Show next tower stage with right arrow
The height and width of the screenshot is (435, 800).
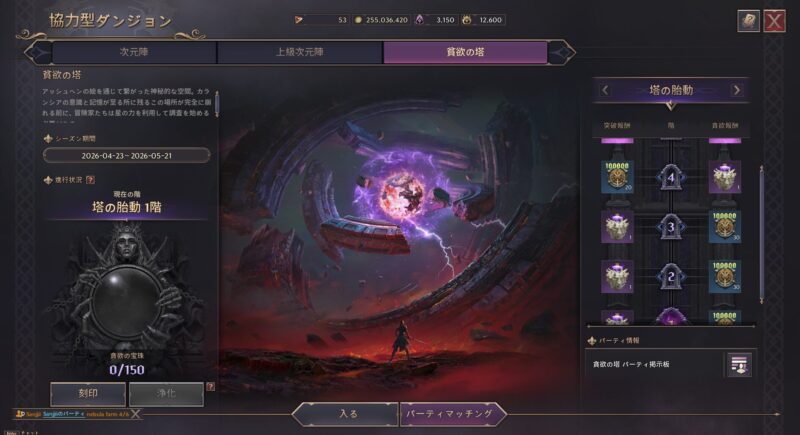tap(737, 90)
